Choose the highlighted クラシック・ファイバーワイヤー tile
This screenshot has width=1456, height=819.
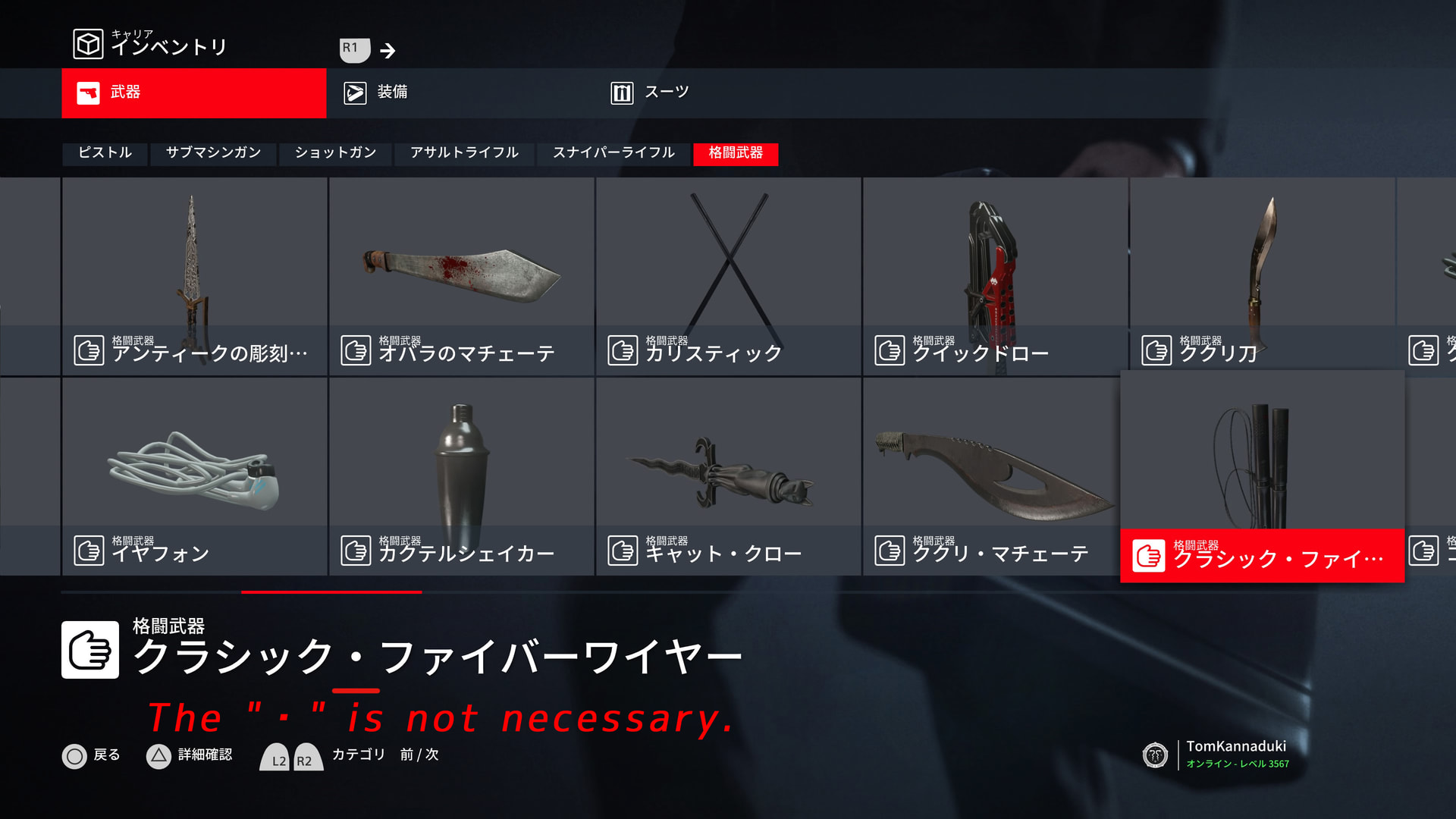pos(1262,476)
